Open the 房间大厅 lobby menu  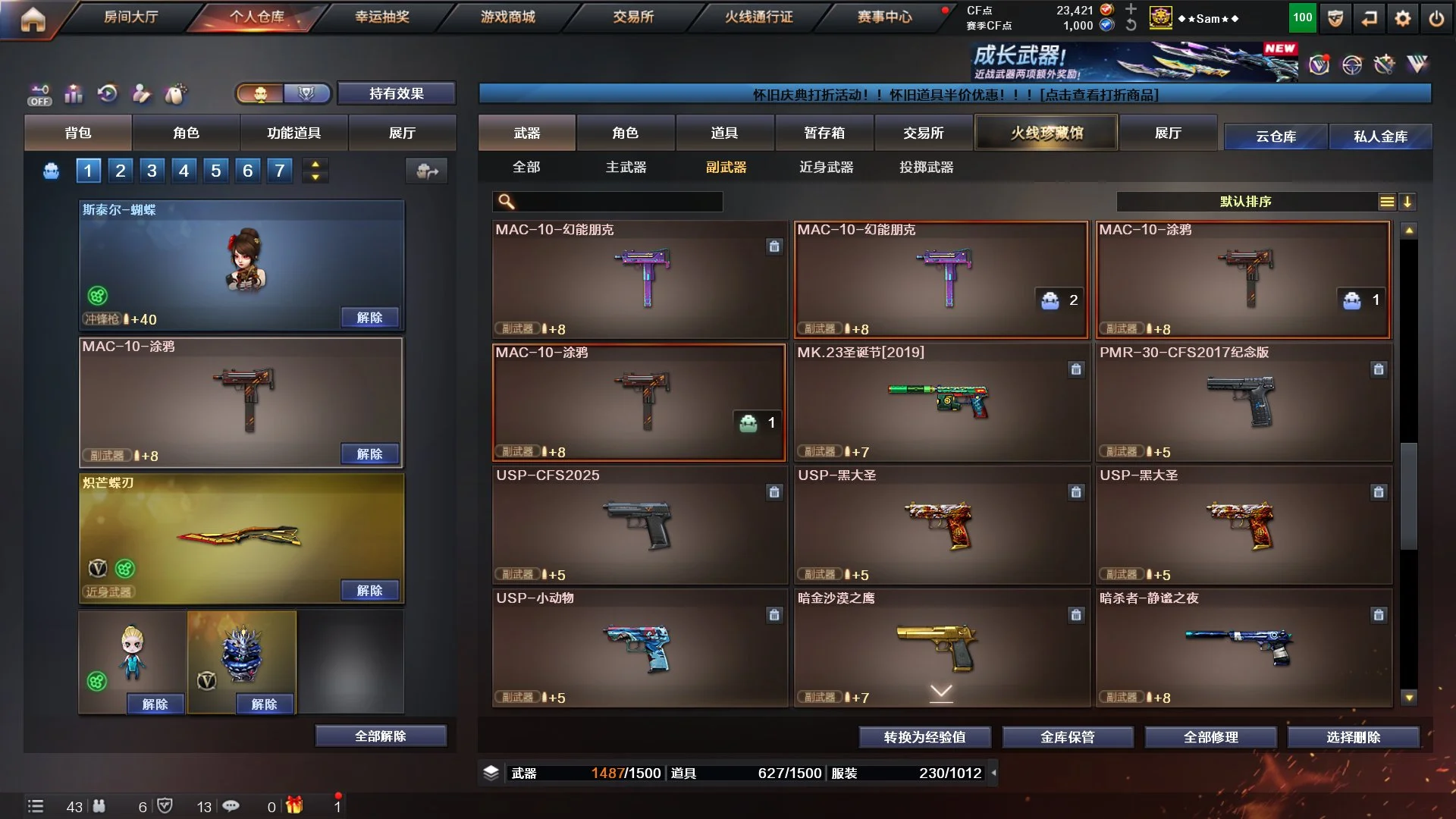(x=130, y=17)
